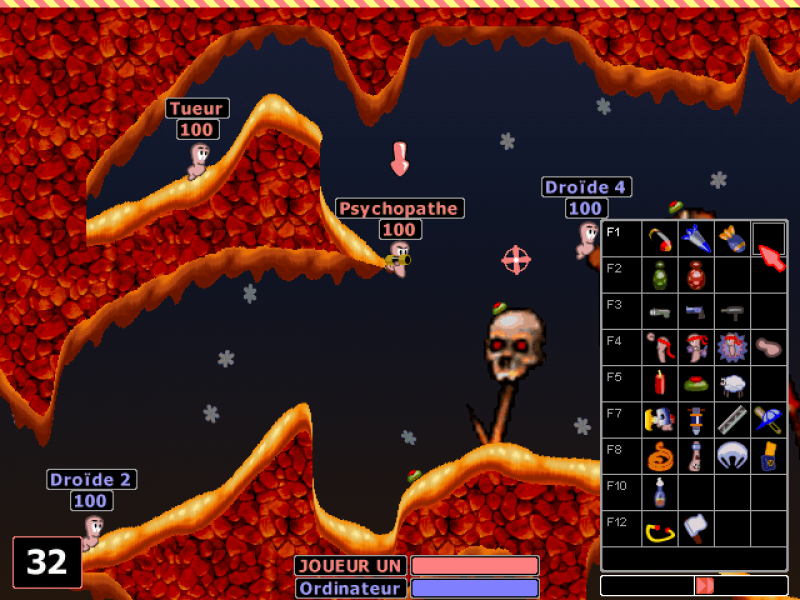Choose the Sheep weapon
Screen dimensions: 800x600
coord(732,383)
